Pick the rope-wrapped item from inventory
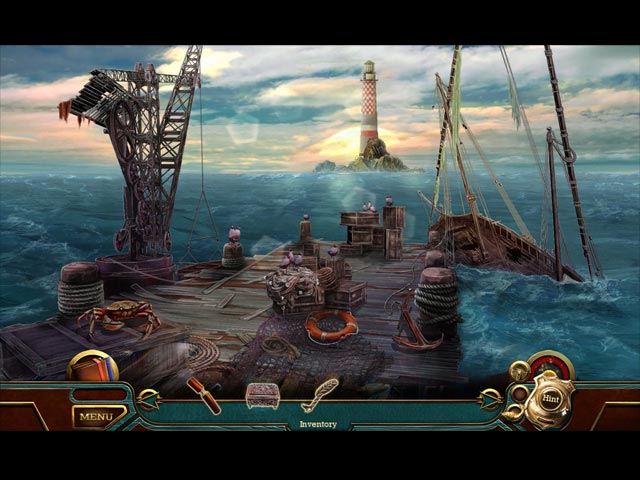The width and height of the screenshot is (640, 480). (319, 395)
